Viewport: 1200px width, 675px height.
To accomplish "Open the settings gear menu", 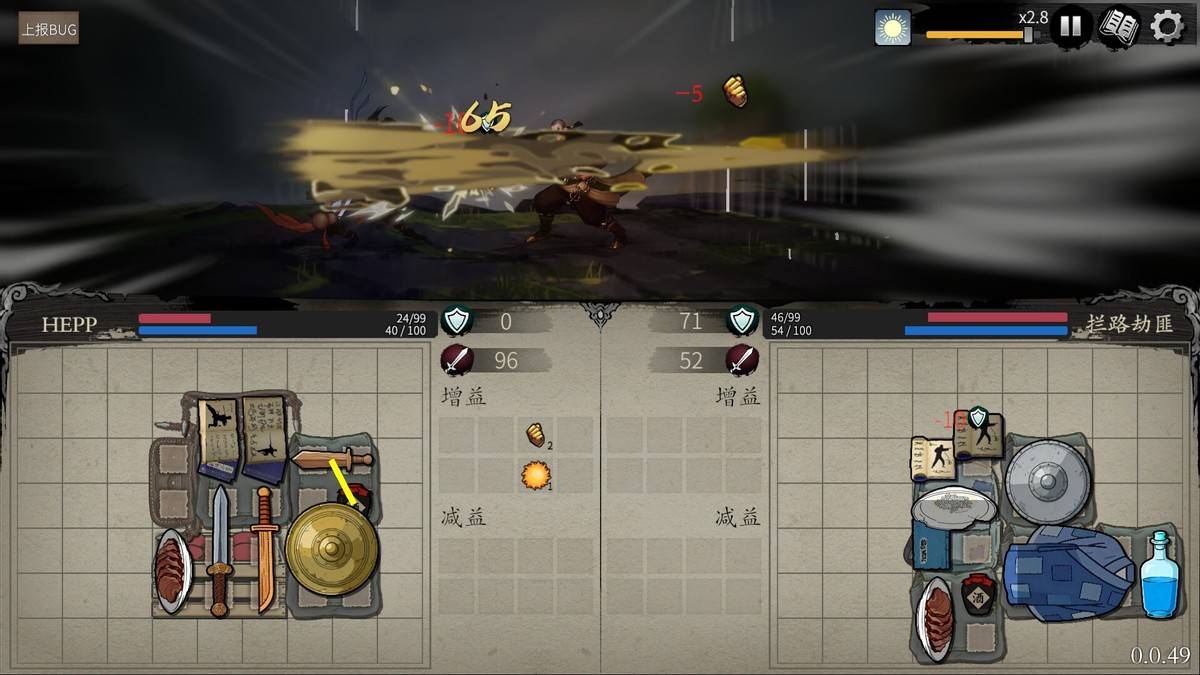I will pyautogui.click(x=1166, y=26).
